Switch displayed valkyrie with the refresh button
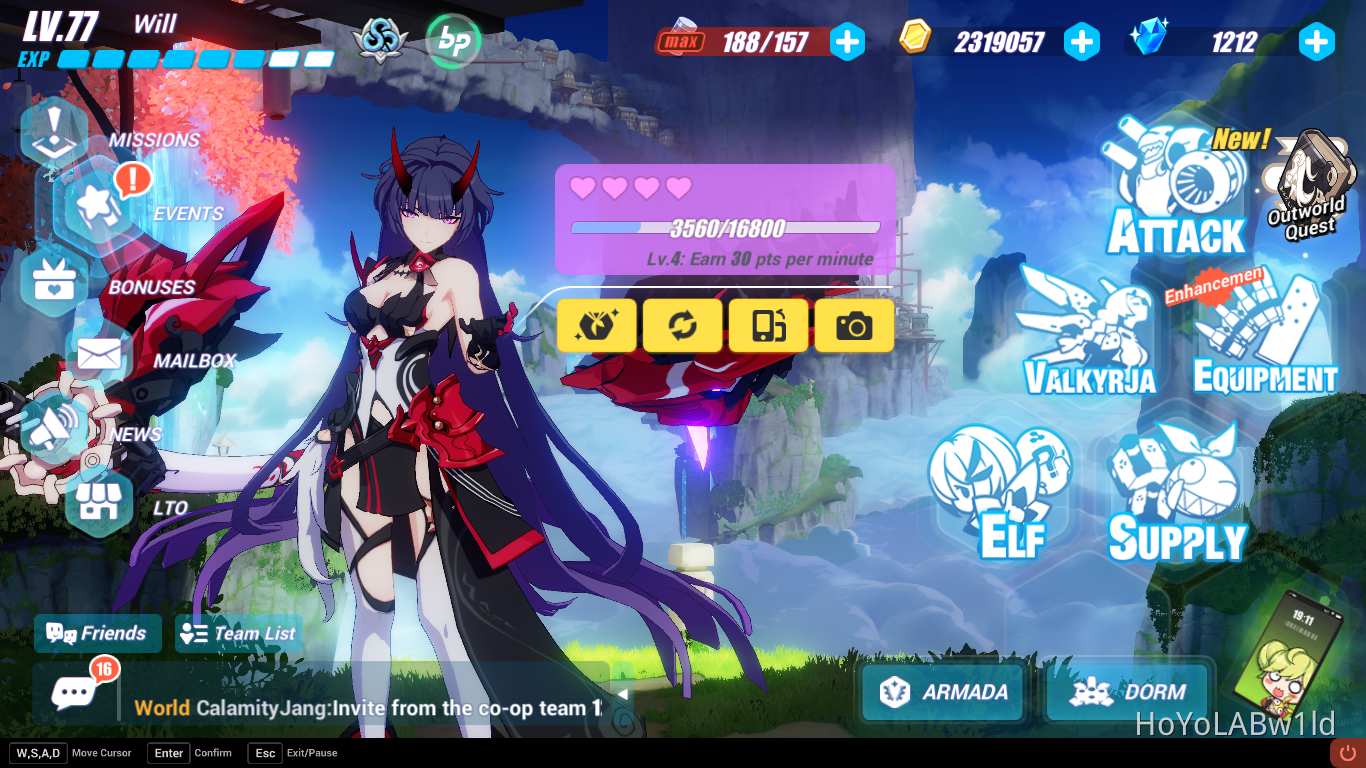Image resolution: width=1366 pixels, height=768 pixels. pos(682,325)
